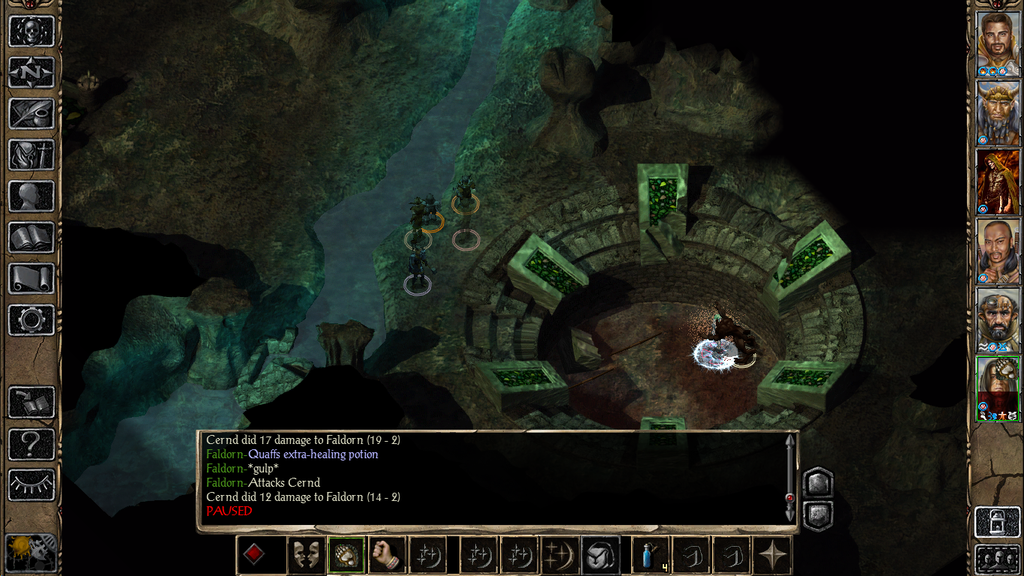Choose the clenched fist attack slot

click(x=387, y=556)
